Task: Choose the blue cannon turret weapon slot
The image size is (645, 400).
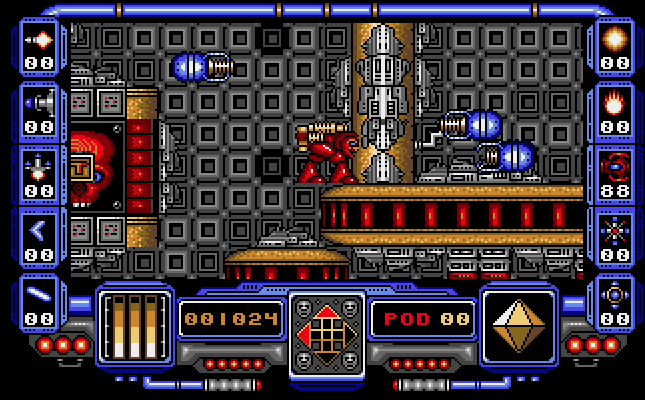Action: (41, 101)
